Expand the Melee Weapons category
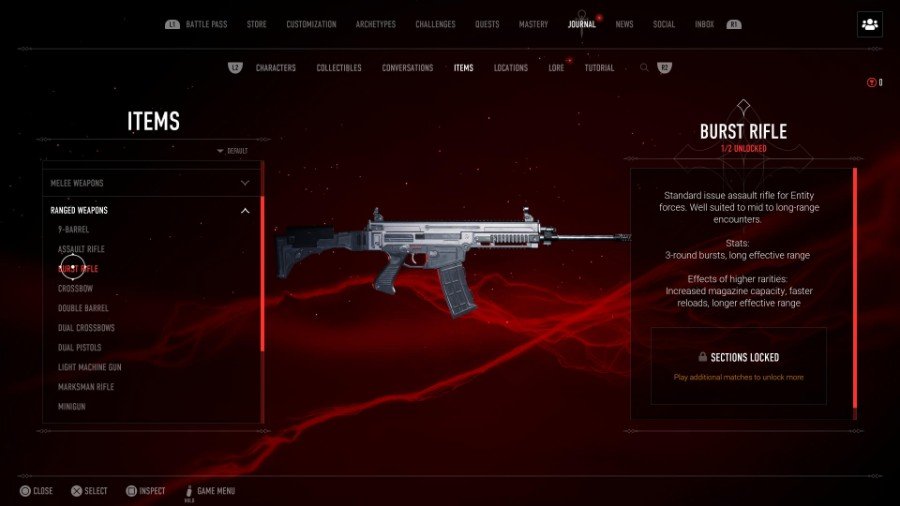The height and width of the screenshot is (506, 900). coord(150,183)
